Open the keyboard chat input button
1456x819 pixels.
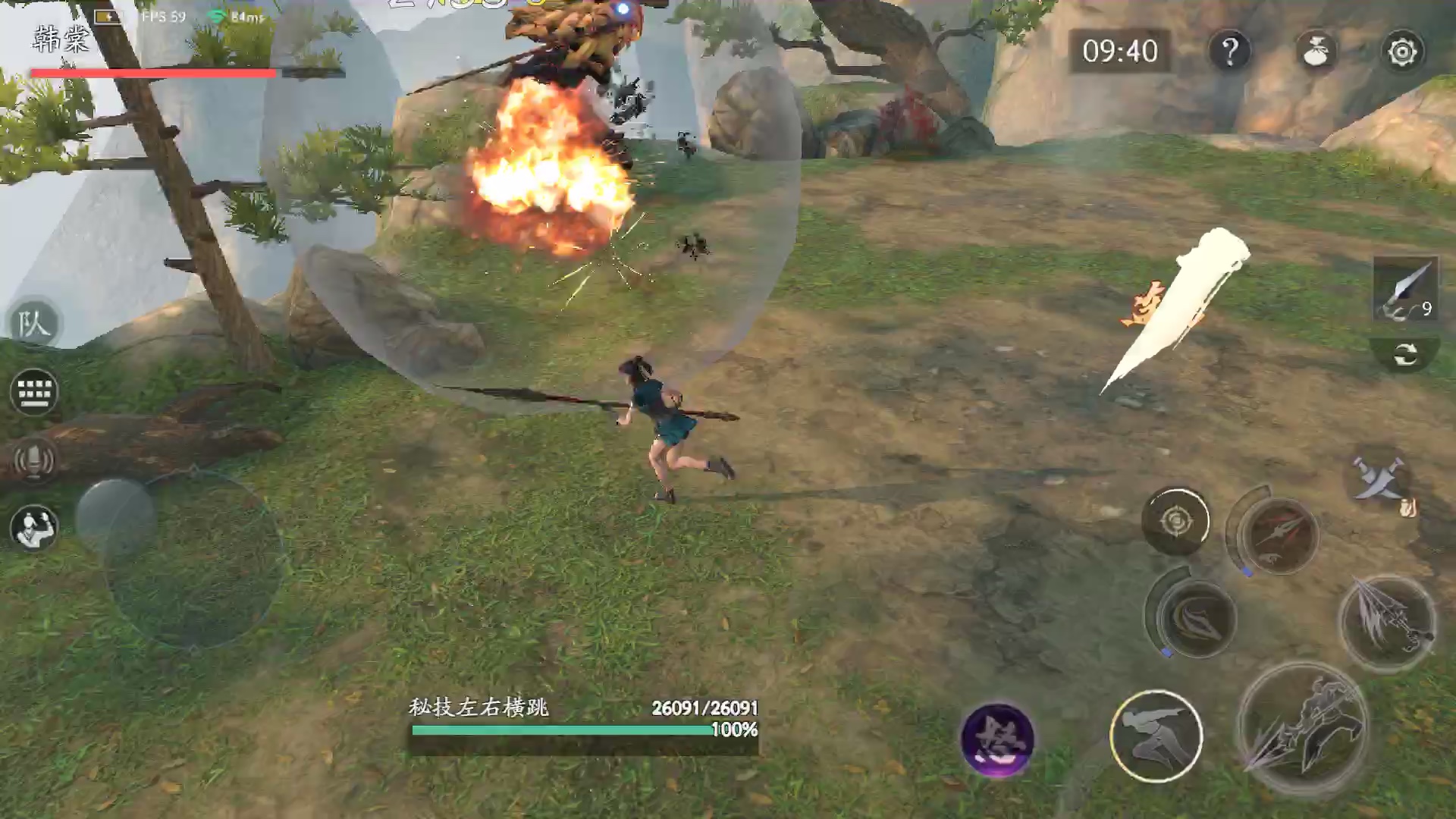click(x=33, y=392)
